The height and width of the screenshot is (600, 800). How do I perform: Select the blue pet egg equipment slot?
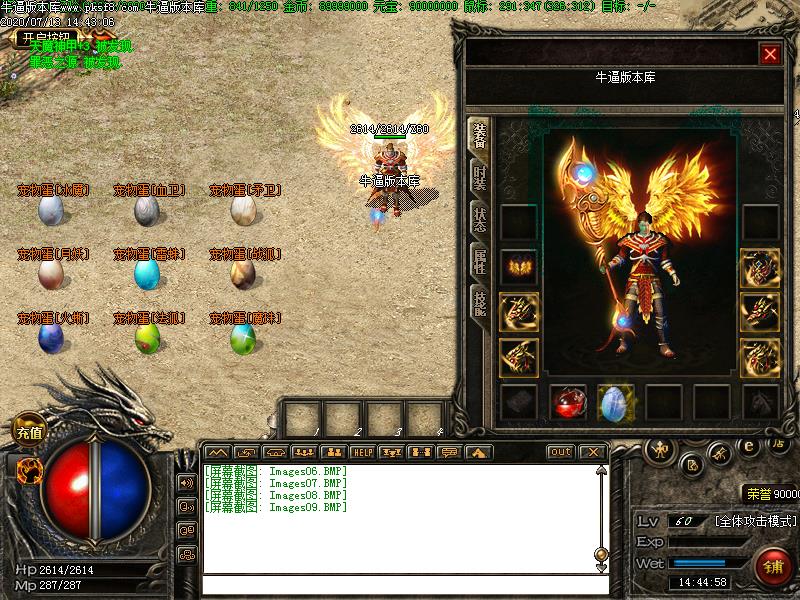click(x=616, y=402)
